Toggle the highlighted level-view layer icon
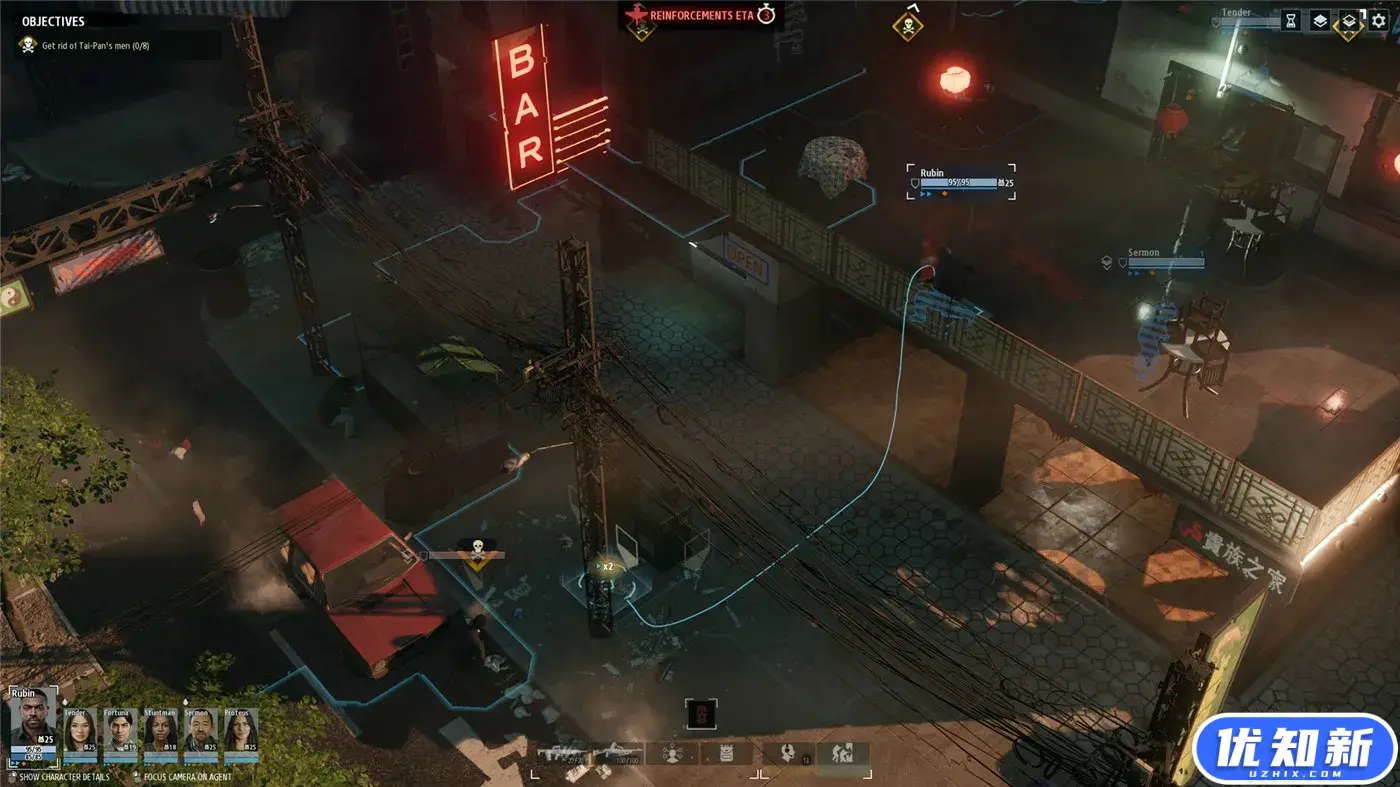 (x=1347, y=18)
